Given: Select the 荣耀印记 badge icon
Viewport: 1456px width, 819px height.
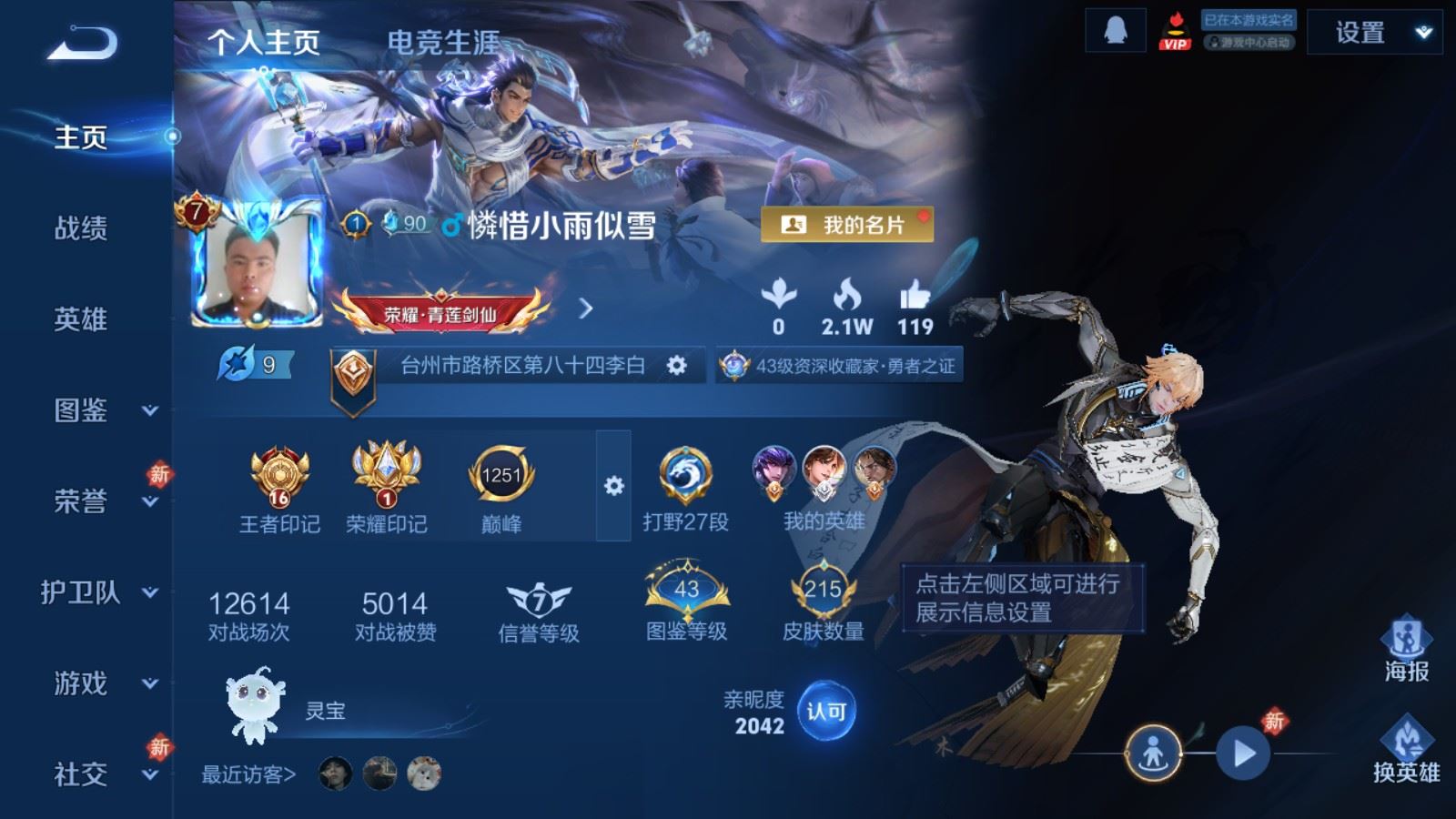Looking at the screenshot, I should (x=386, y=474).
